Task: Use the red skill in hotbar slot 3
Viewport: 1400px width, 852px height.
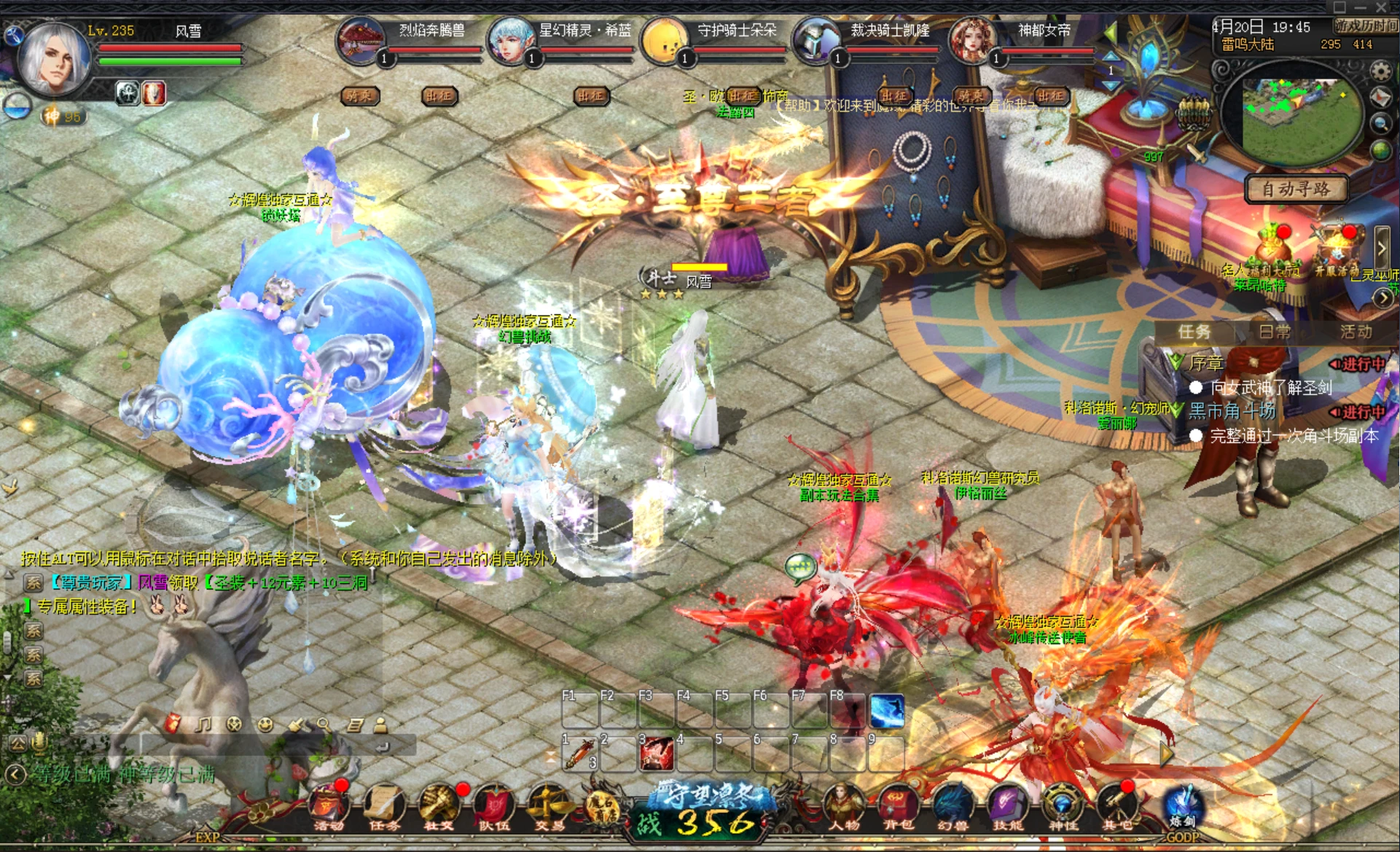Action: tap(656, 753)
